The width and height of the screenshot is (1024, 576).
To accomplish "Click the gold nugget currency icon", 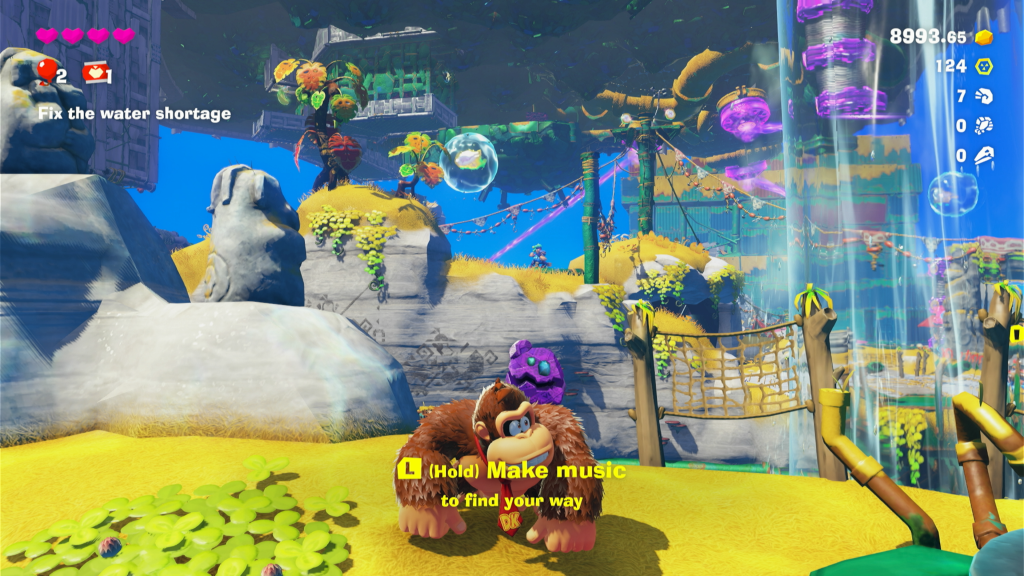I will [984, 37].
